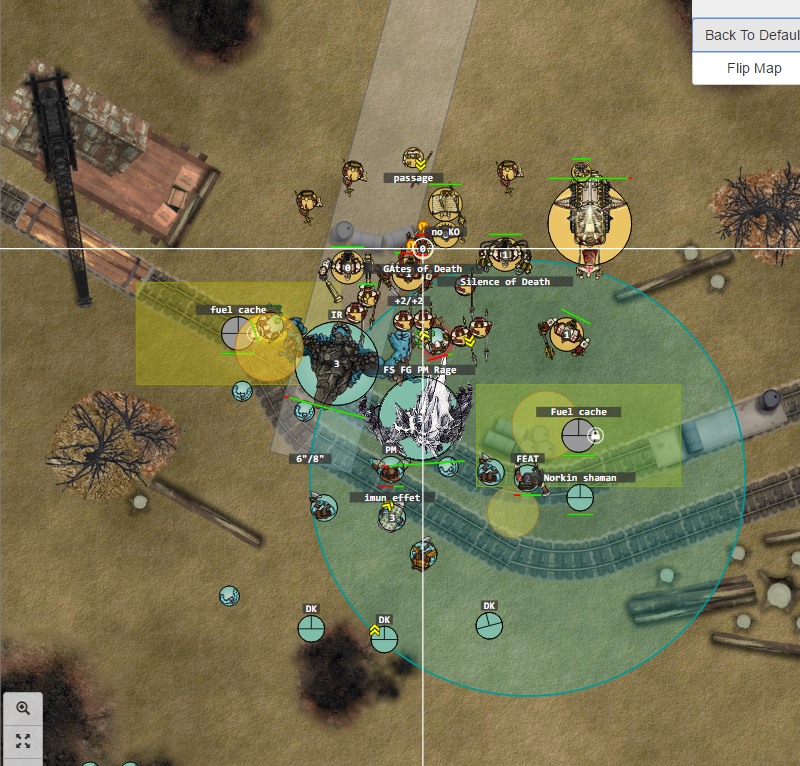Activate the magnifier zoom control
The width and height of the screenshot is (800, 766).
tap(23, 708)
